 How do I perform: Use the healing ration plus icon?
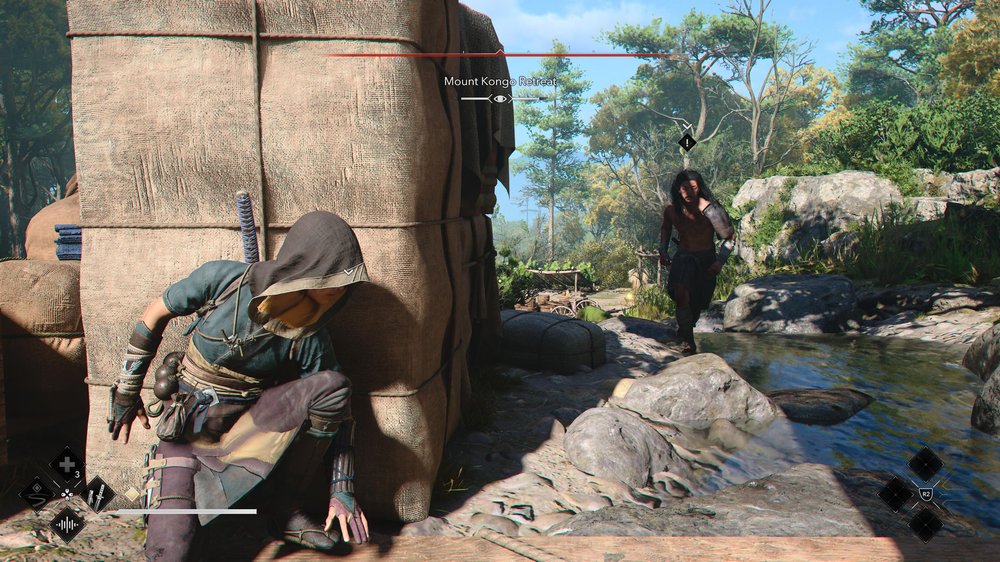point(67,464)
